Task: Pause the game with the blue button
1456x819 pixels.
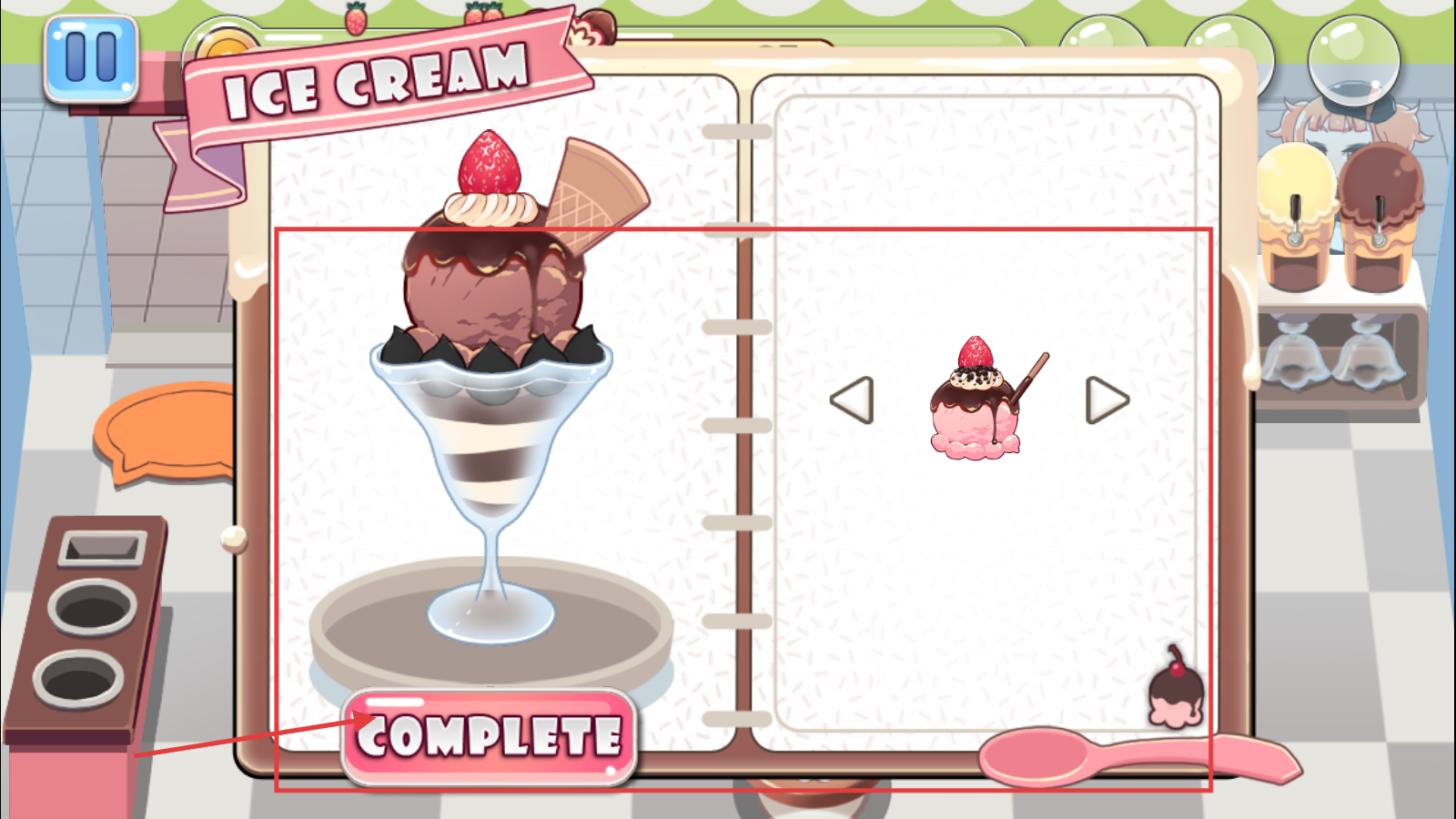Action: click(x=91, y=57)
